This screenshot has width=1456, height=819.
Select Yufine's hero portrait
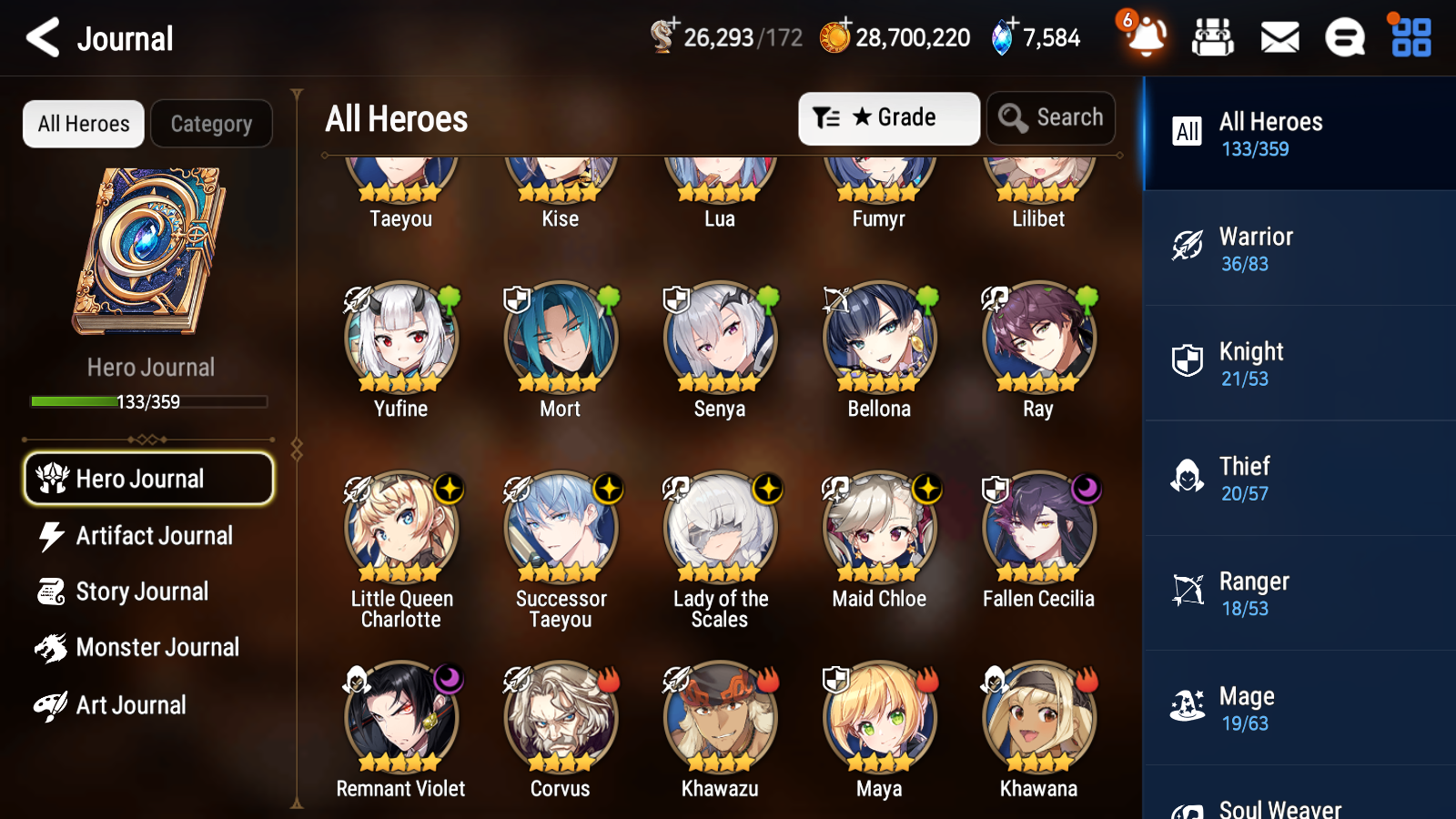click(401, 339)
